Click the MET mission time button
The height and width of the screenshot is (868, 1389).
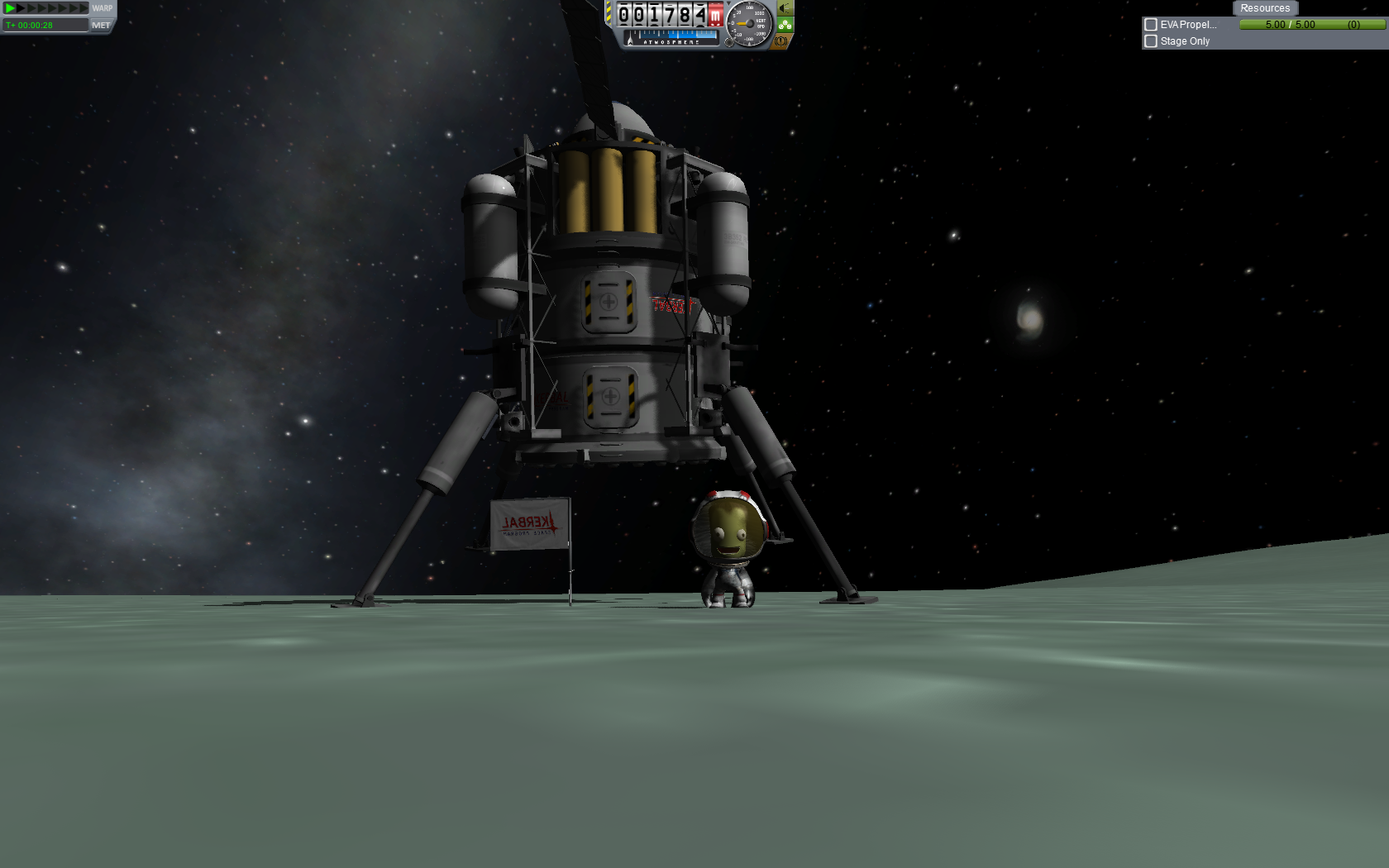(x=101, y=26)
